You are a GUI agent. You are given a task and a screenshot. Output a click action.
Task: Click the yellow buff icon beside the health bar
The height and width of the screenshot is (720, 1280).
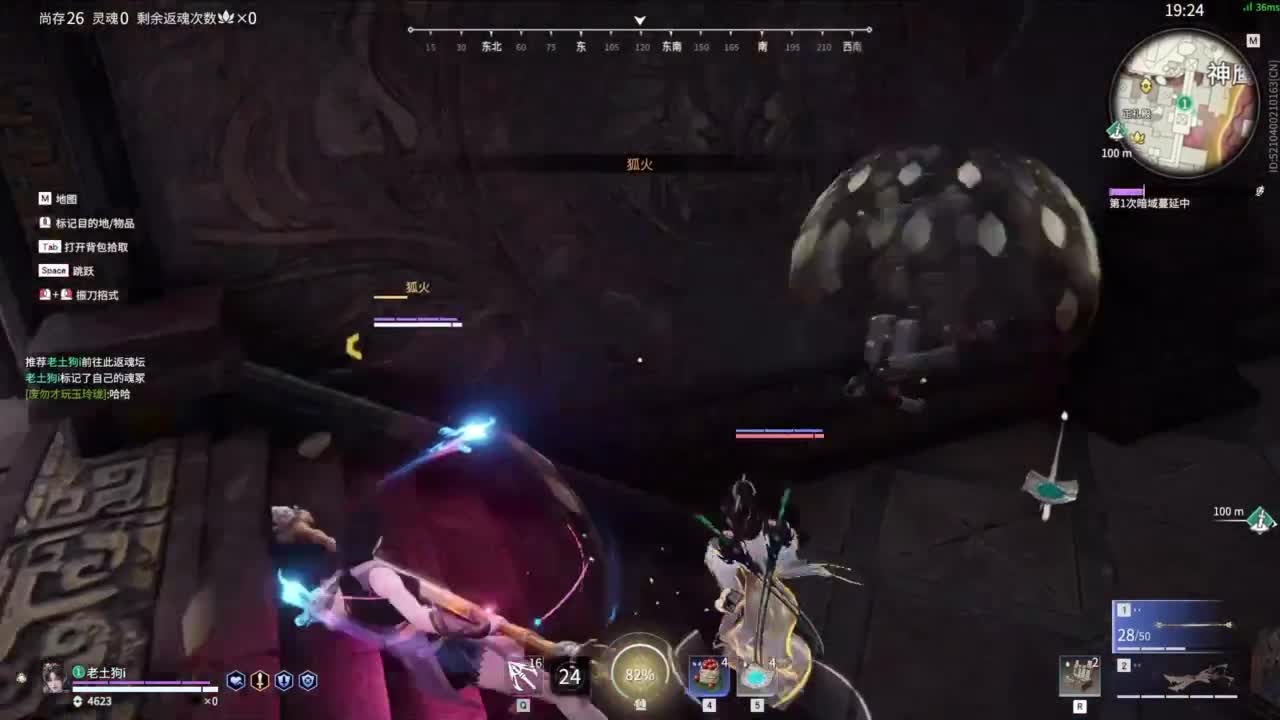pyautogui.click(x=260, y=680)
